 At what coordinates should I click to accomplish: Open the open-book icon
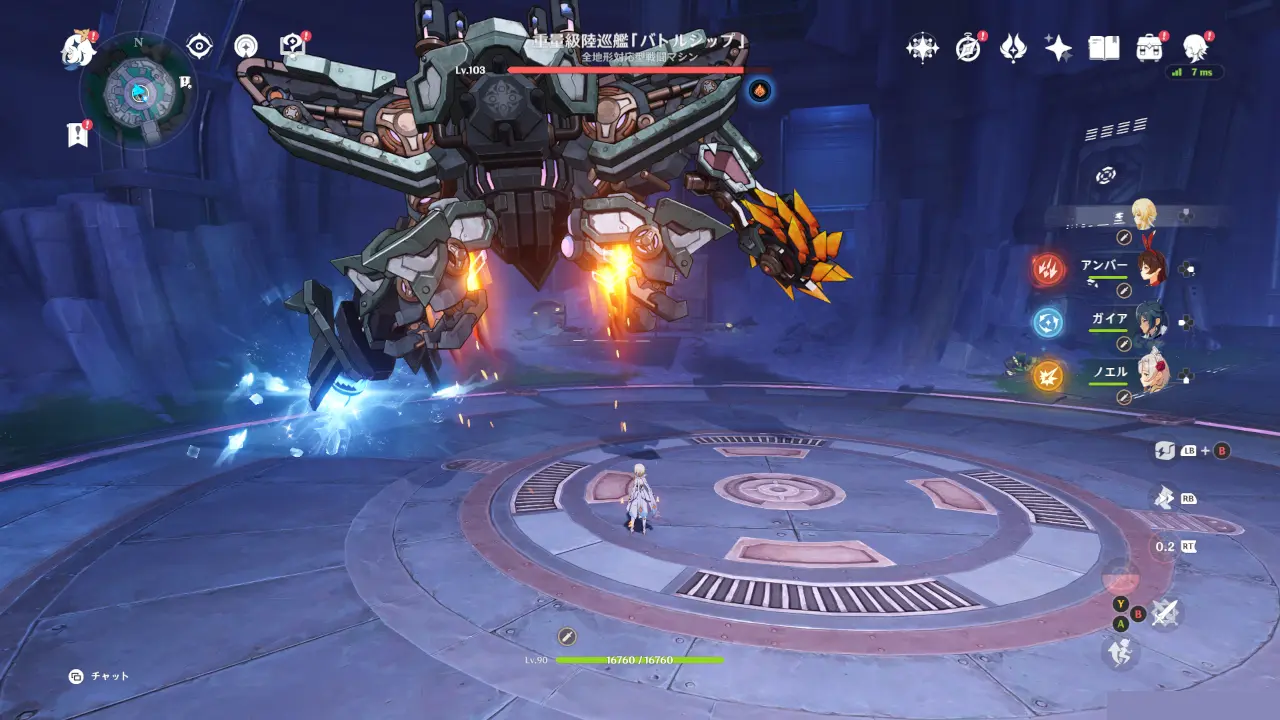click(1104, 47)
